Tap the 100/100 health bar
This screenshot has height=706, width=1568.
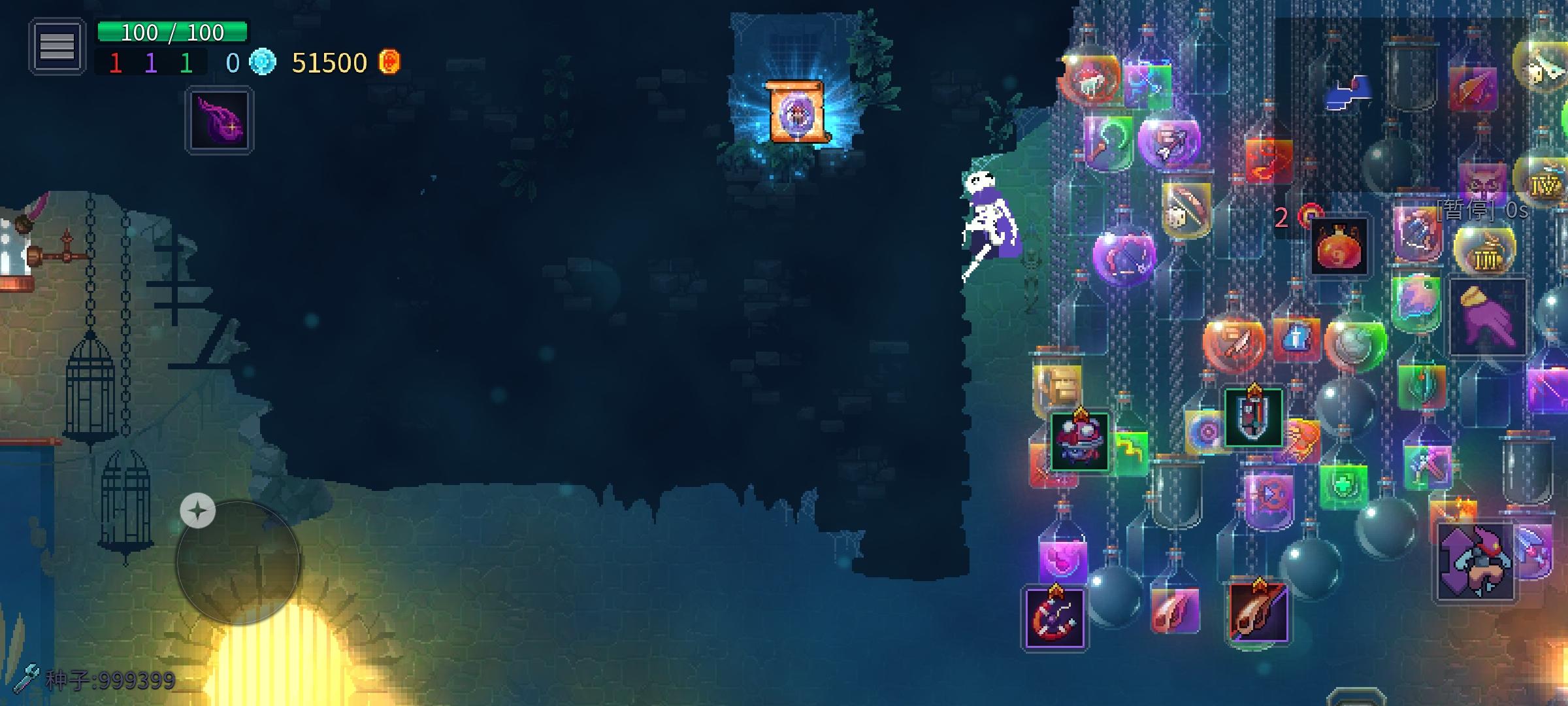point(173,31)
